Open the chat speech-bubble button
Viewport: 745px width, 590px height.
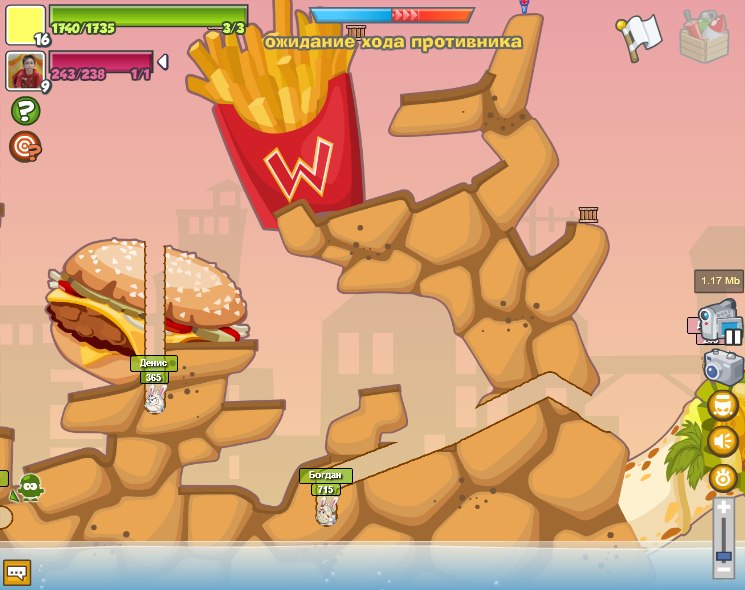point(17,572)
